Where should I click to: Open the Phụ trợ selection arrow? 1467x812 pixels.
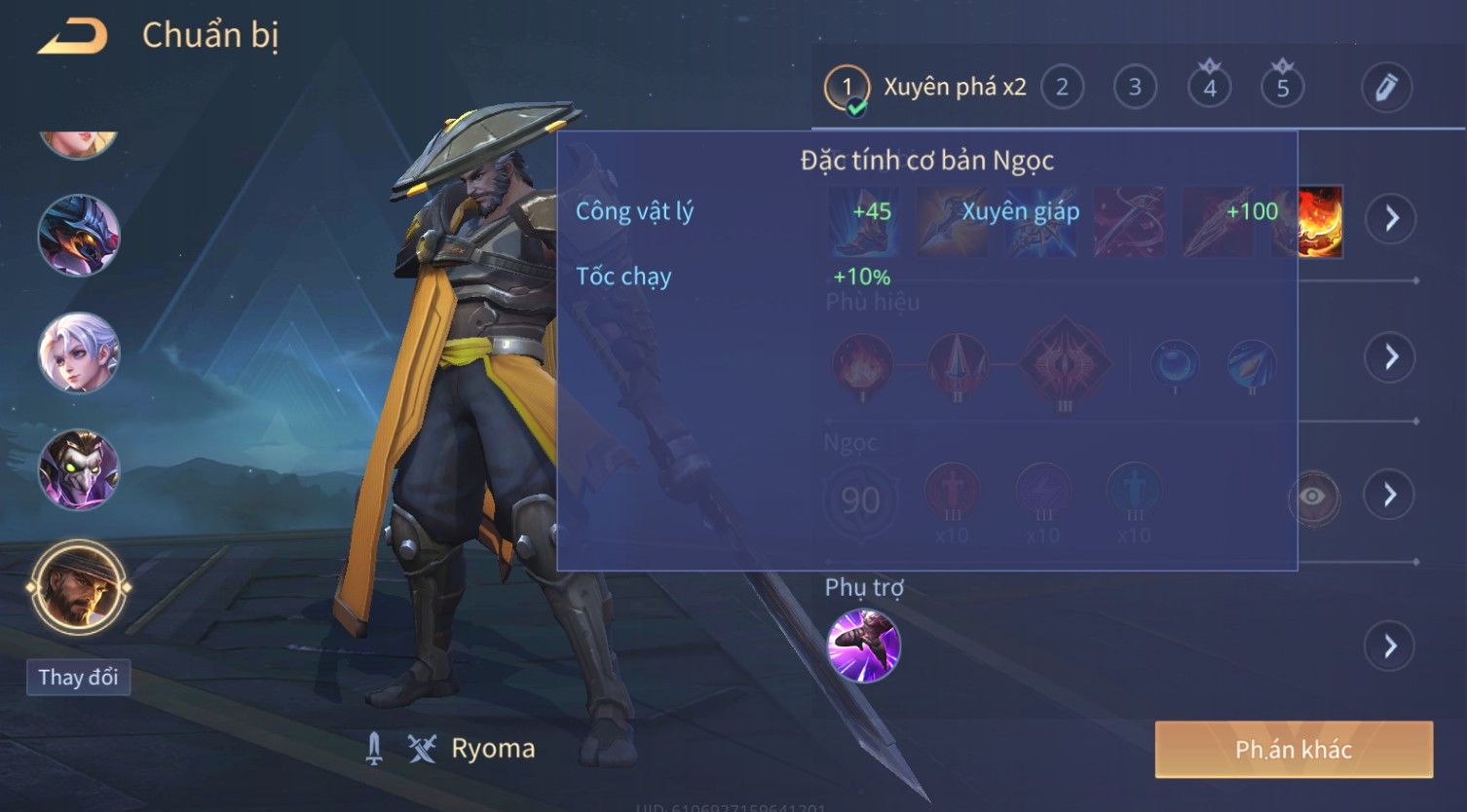click(1390, 646)
